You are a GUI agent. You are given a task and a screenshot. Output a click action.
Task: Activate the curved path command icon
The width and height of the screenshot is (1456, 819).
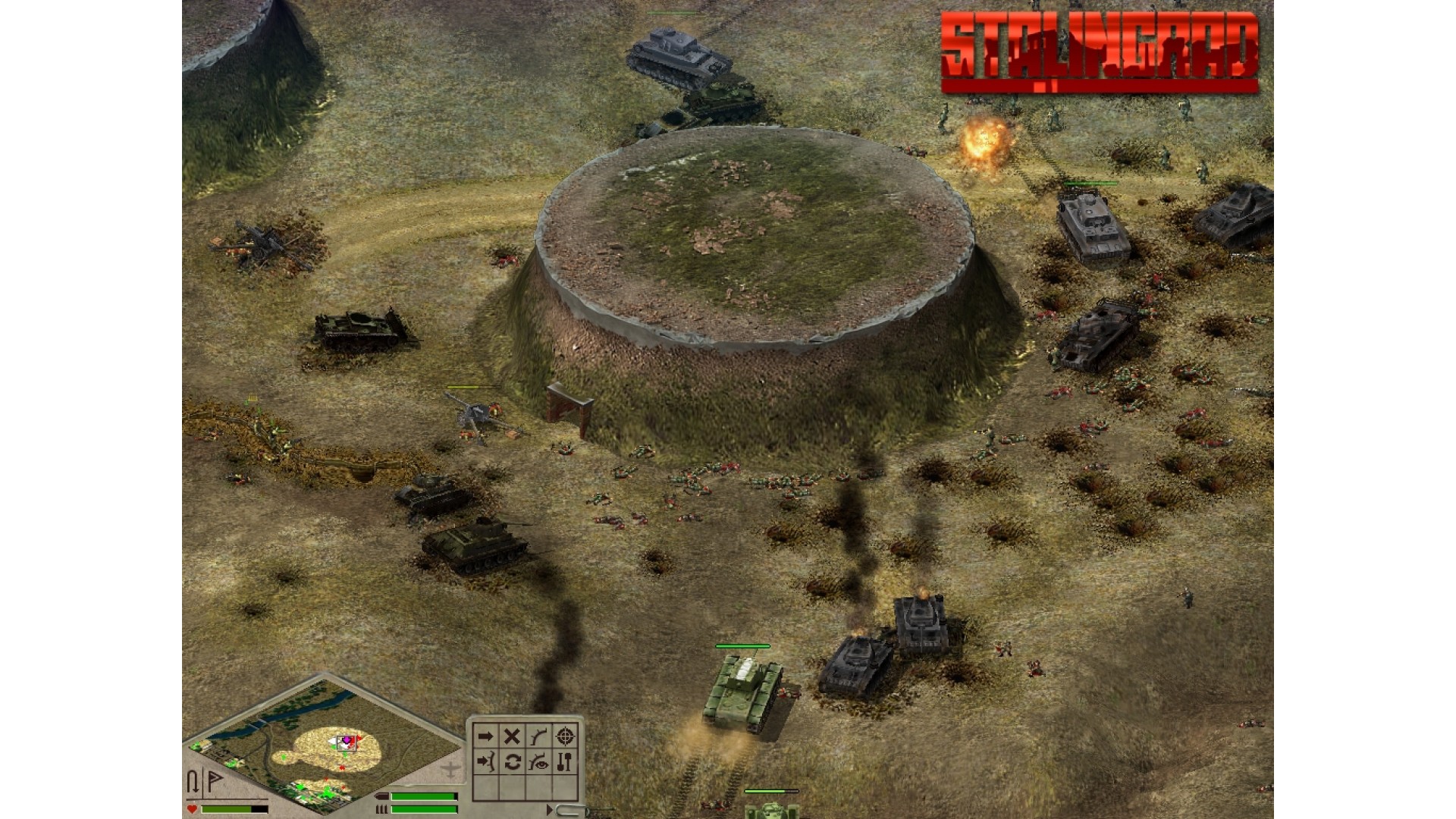click(x=538, y=736)
